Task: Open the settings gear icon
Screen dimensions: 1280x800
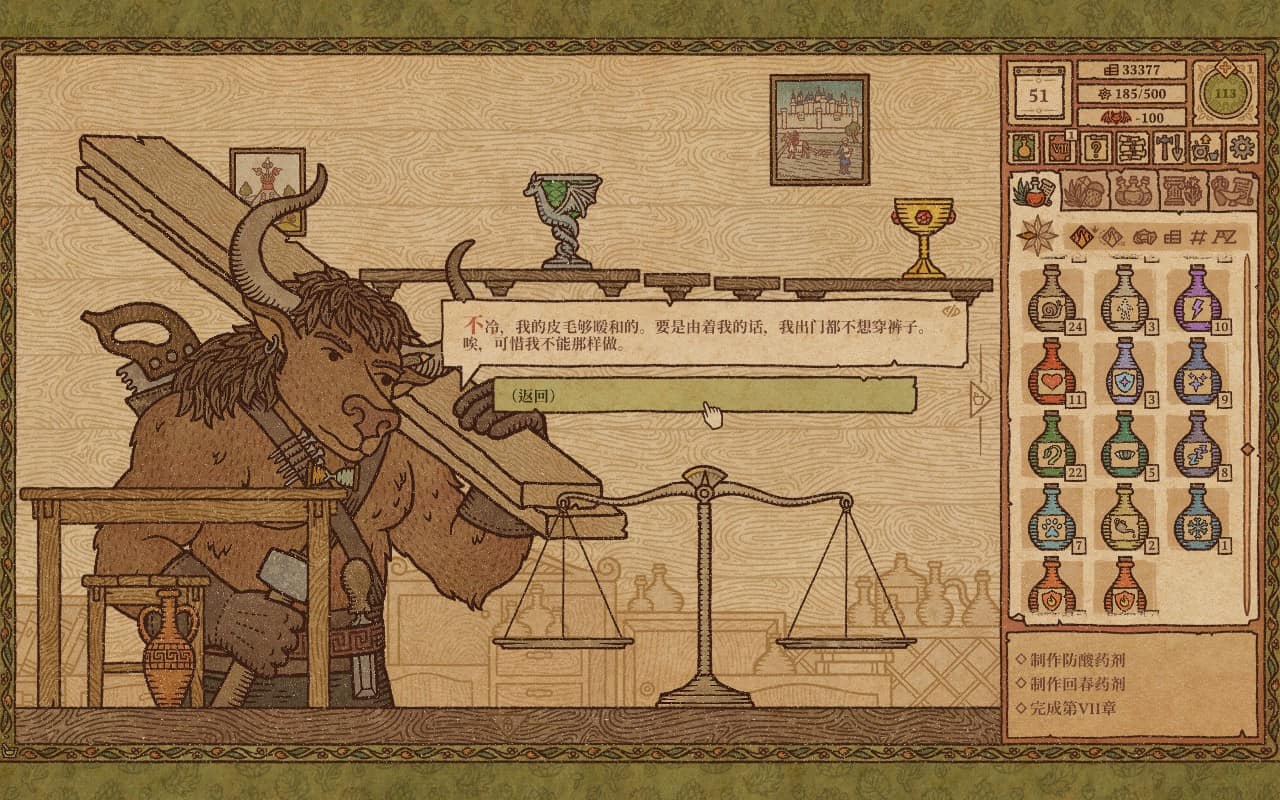Action: pyautogui.click(x=1243, y=148)
